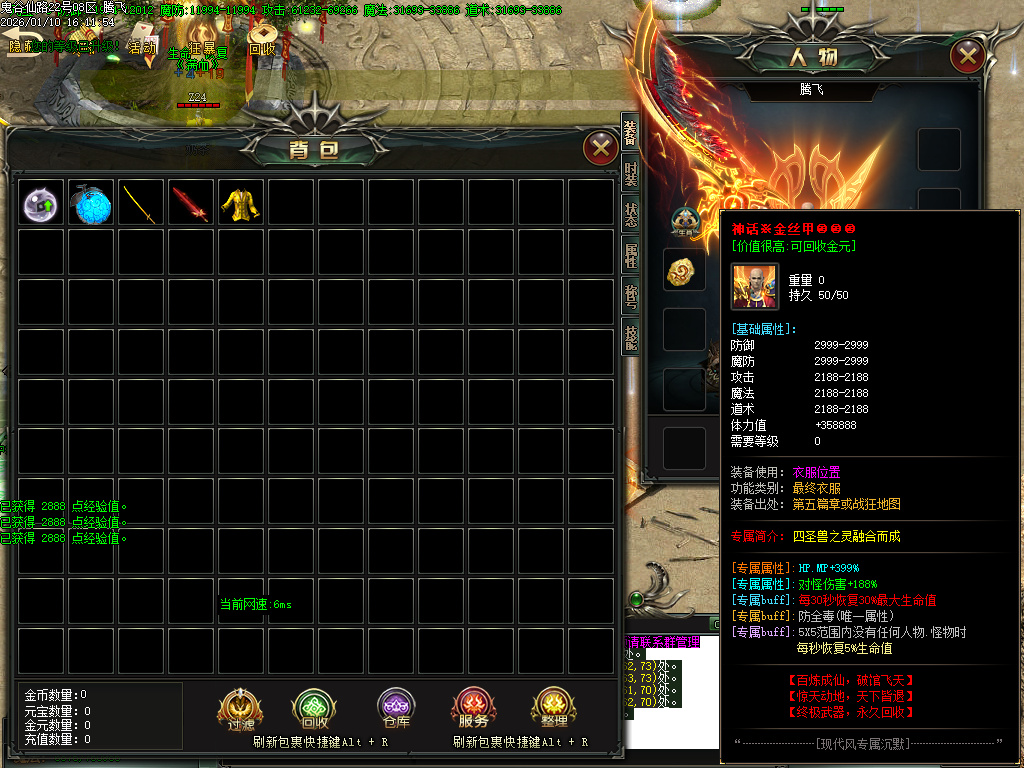
Task: Select the blue swirled fruit item
Action: [92, 204]
